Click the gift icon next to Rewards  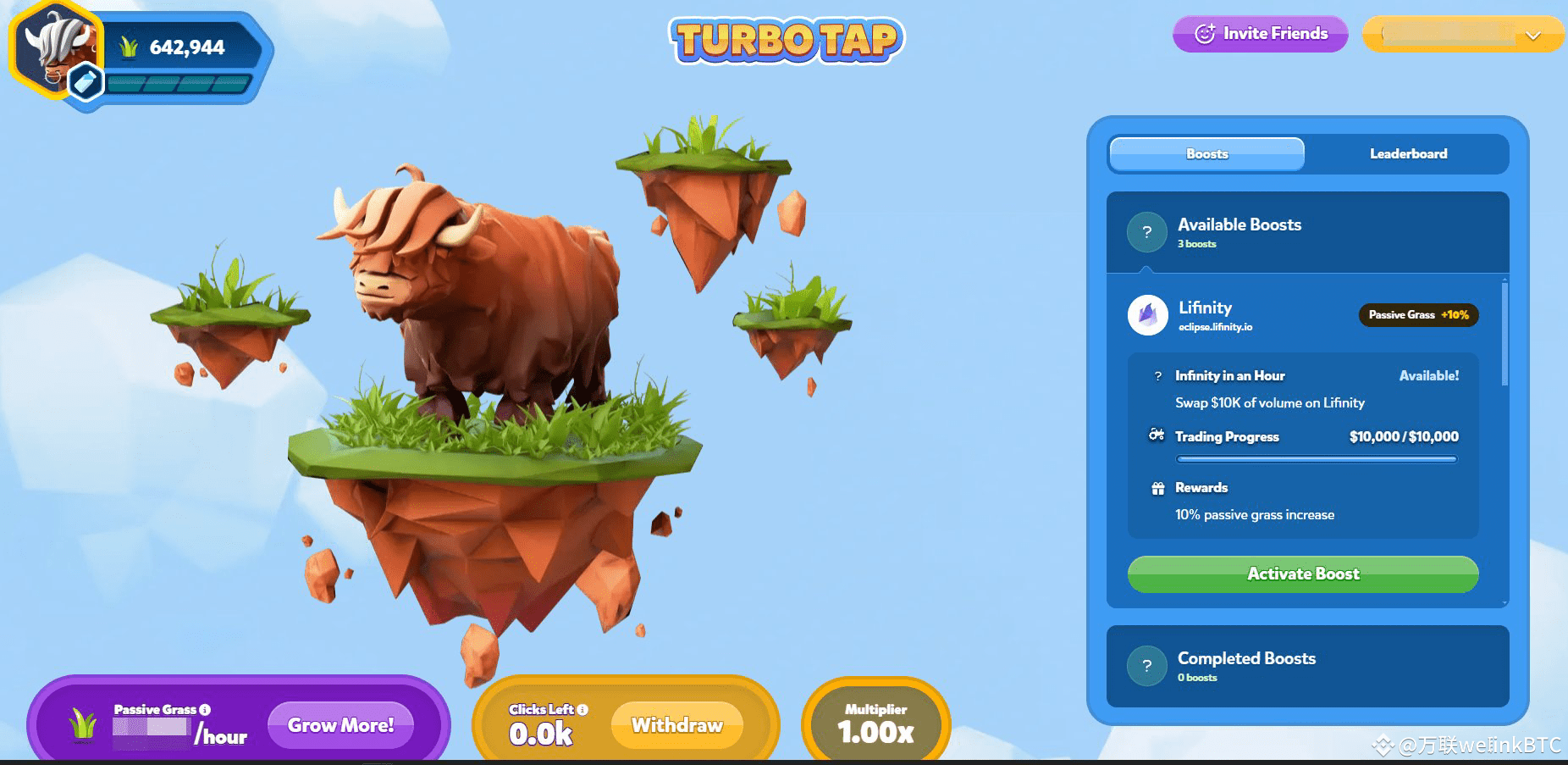pyautogui.click(x=1157, y=487)
